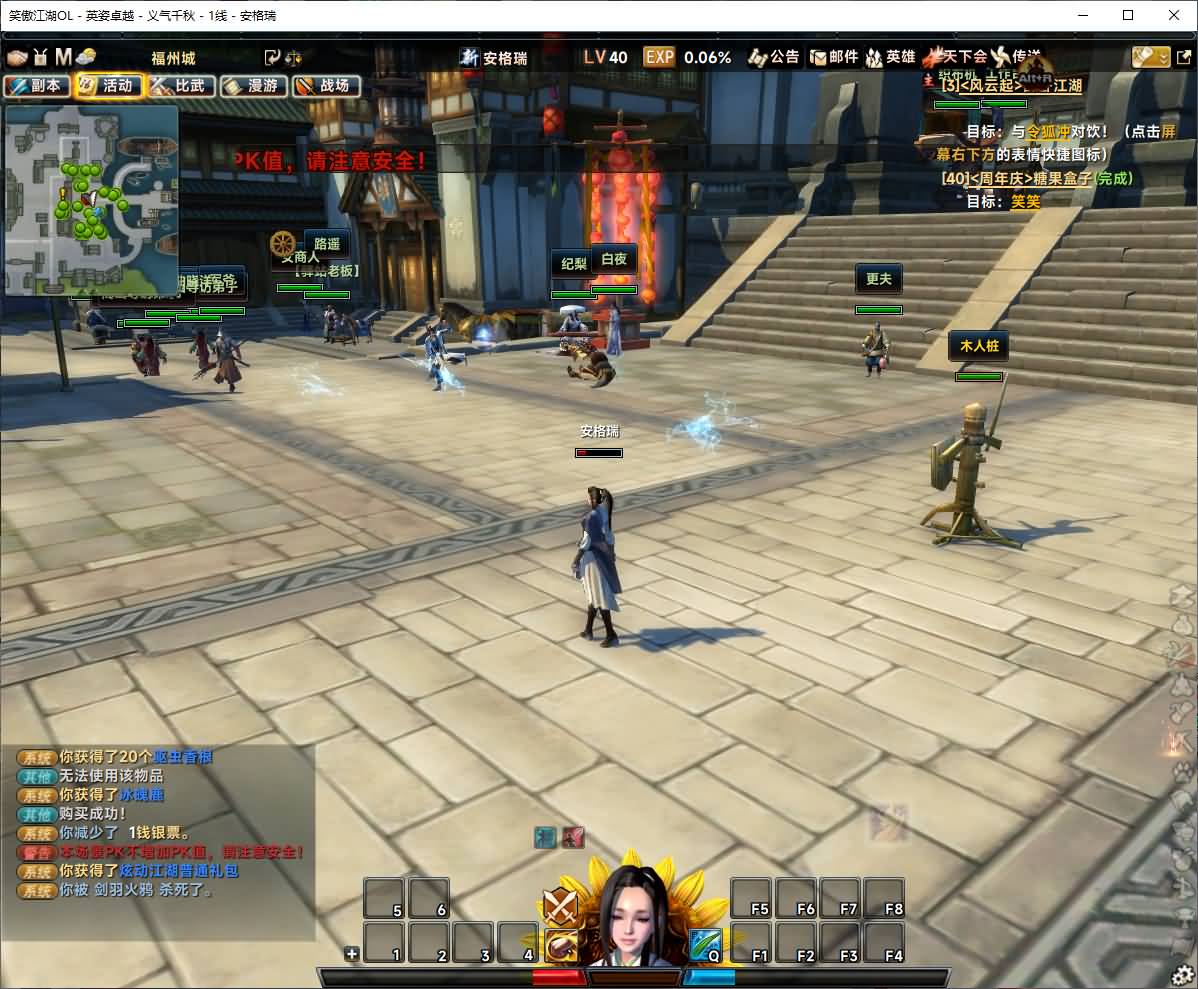Check the 邮件 mailbox
This screenshot has width=1198, height=989.
coord(834,57)
